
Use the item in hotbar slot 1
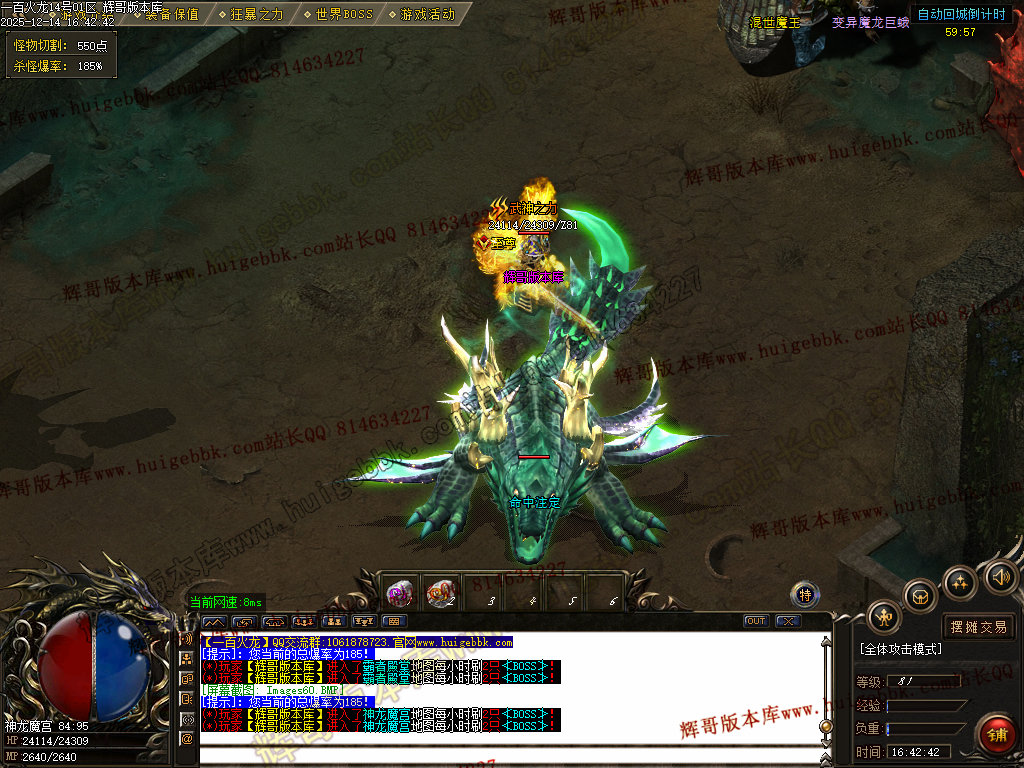pos(402,593)
